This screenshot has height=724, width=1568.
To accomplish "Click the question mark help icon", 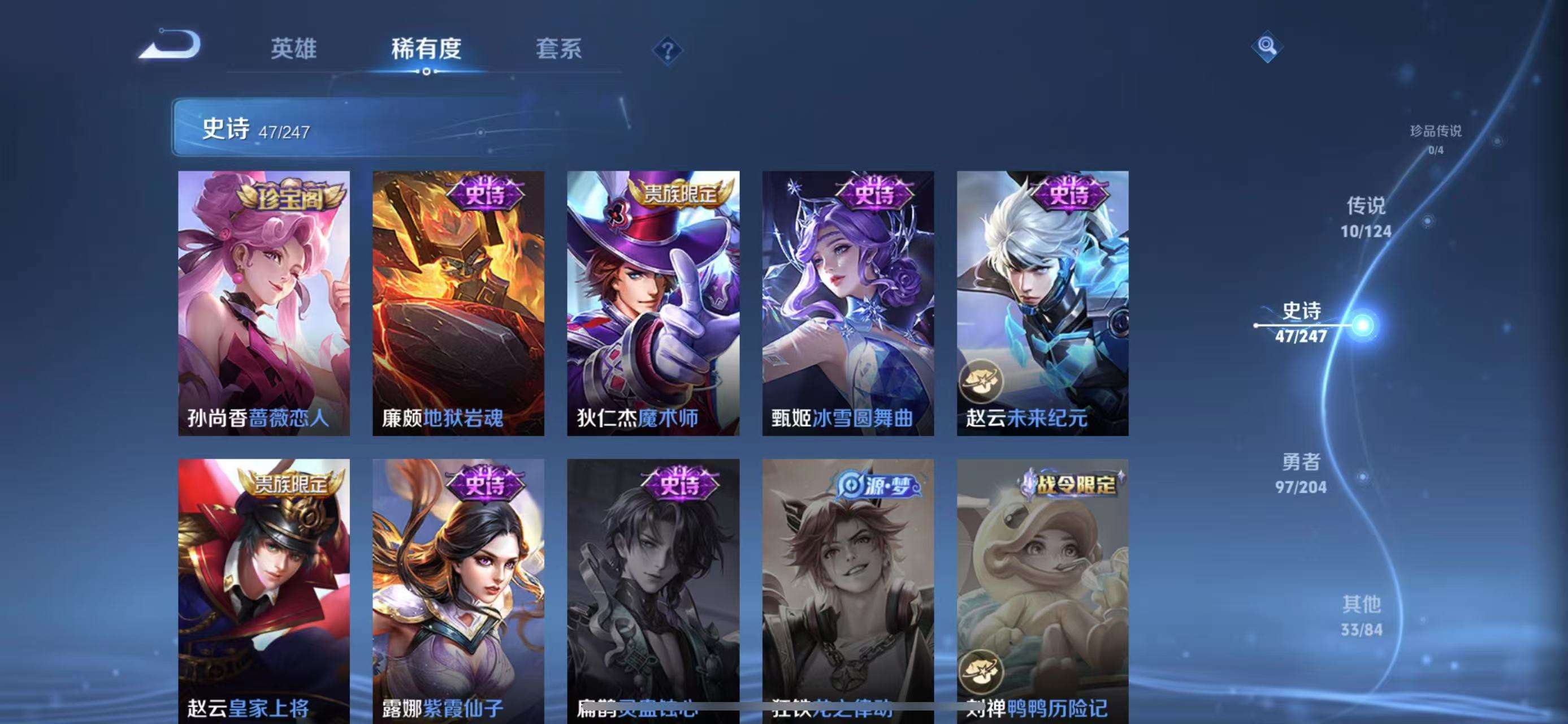I will [x=668, y=51].
